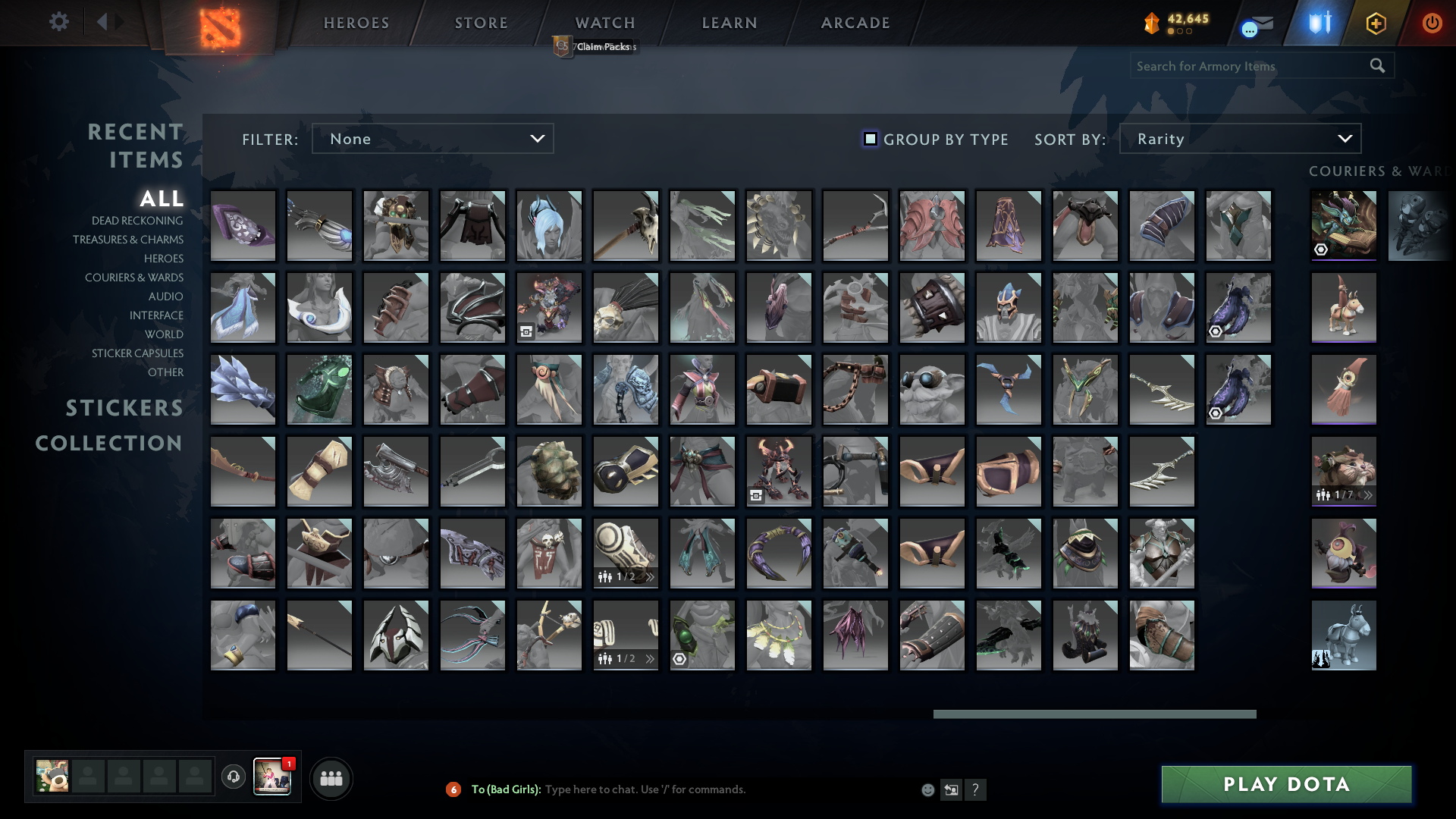Toggle the Group By Type checkbox

tap(870, 139)
